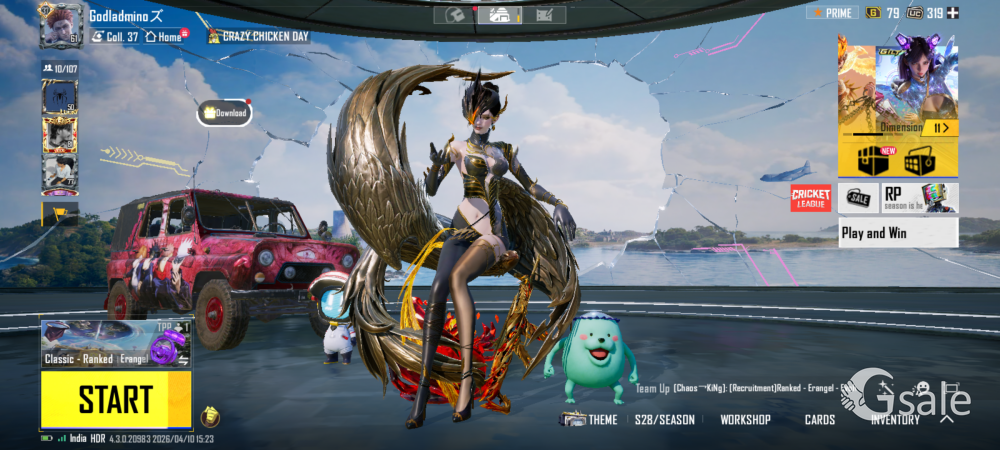Open the Cards menu

[x=820, y=420]
